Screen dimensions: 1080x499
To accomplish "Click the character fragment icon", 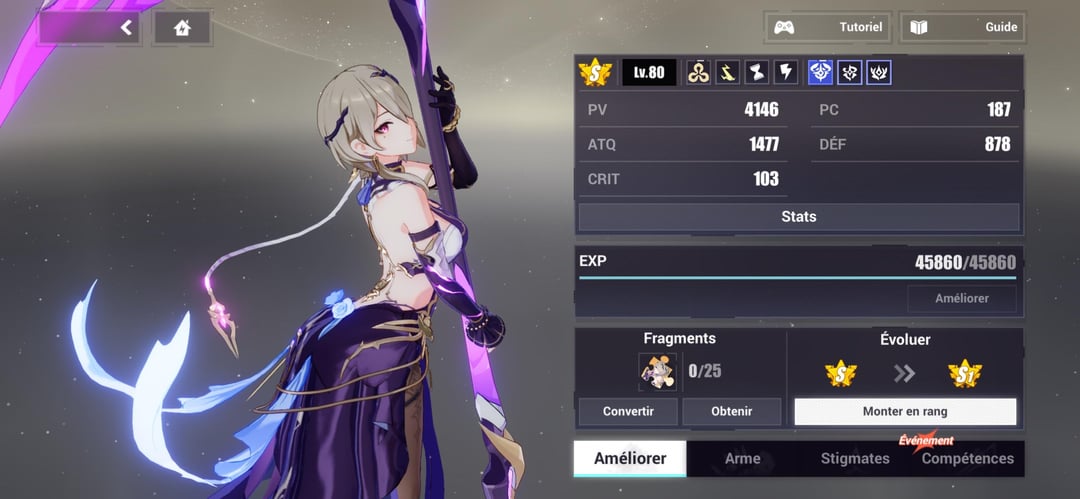I will coord(657,372).
